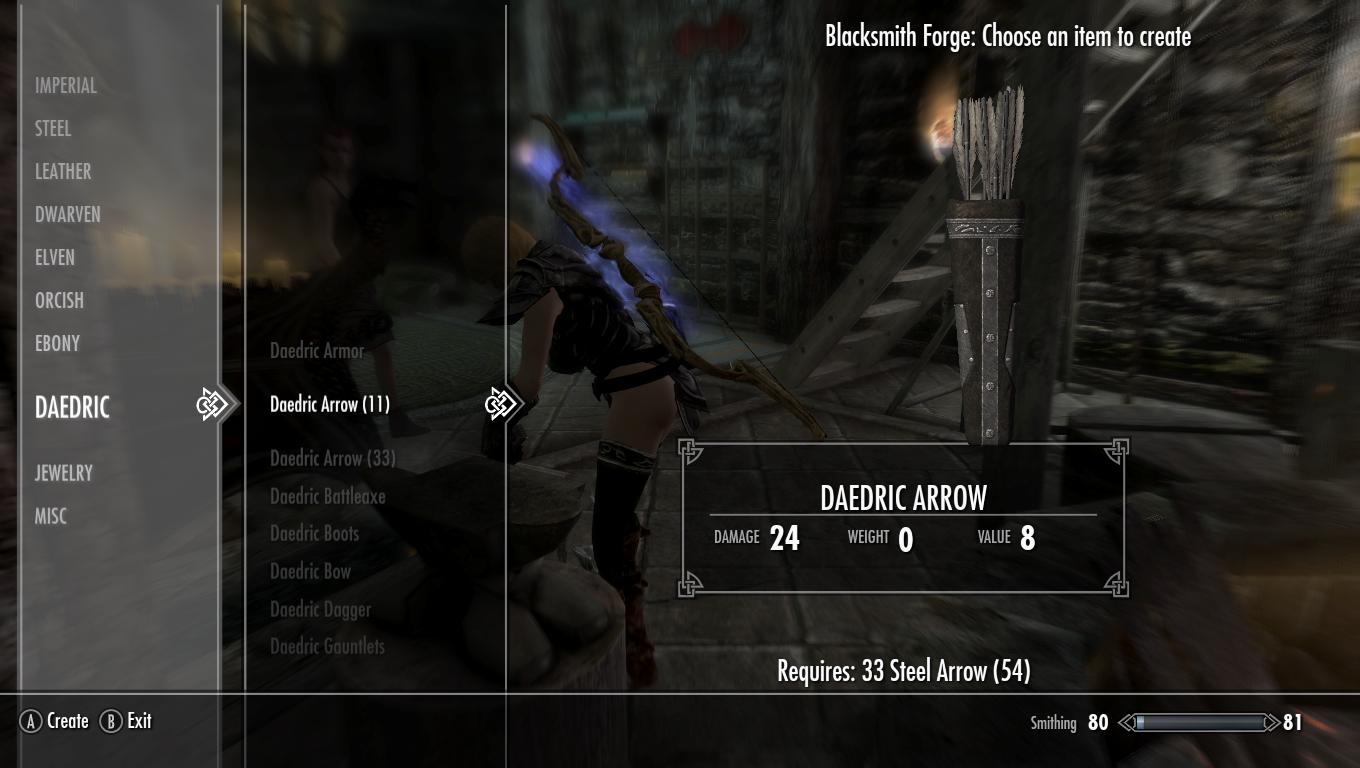Screen dimensions: 1360x768
Task: Select Daedric Armor in the item list
Action: point(317,351)
